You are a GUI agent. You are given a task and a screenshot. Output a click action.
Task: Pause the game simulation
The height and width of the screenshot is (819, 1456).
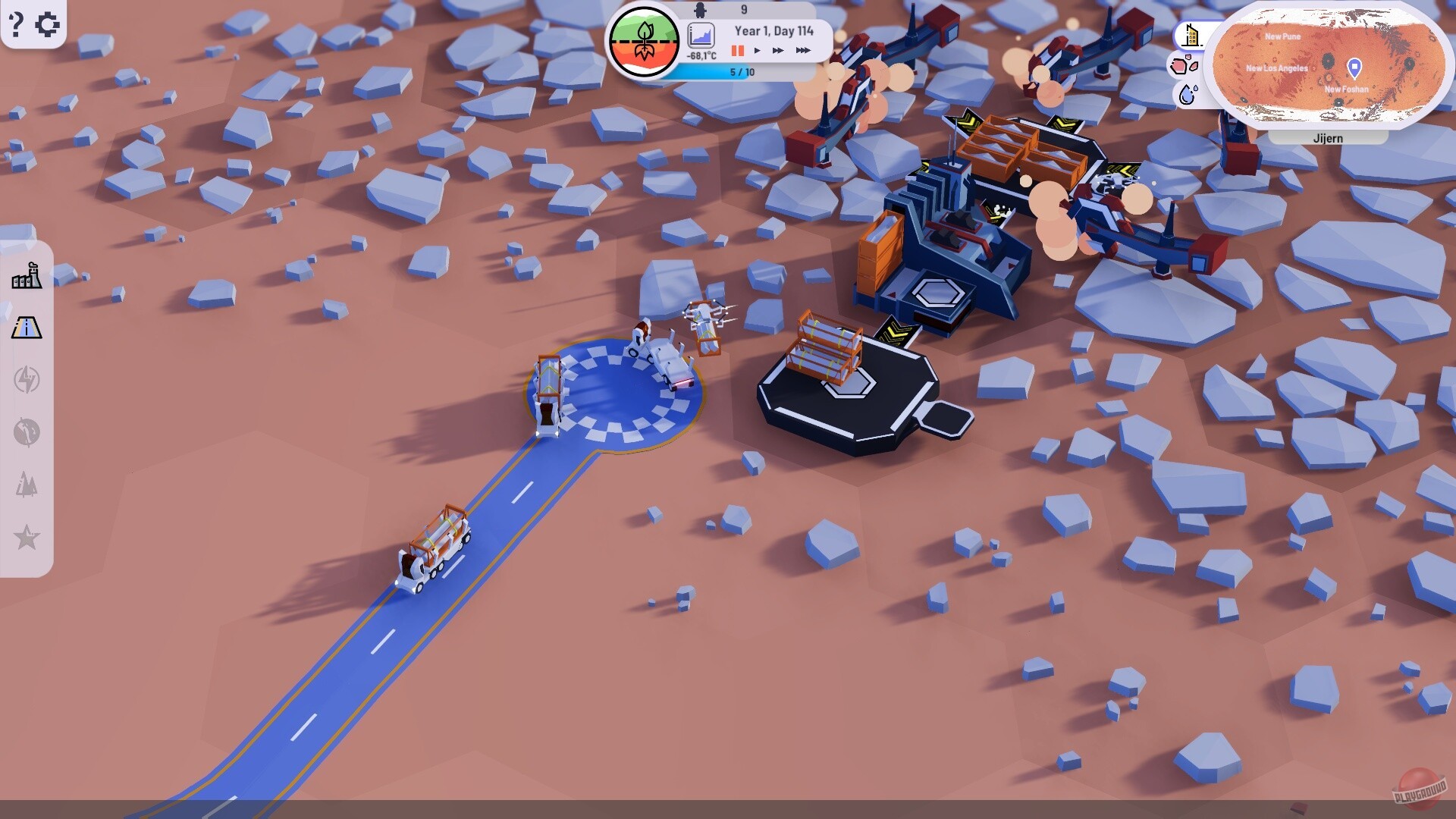(x=736, y=51)
